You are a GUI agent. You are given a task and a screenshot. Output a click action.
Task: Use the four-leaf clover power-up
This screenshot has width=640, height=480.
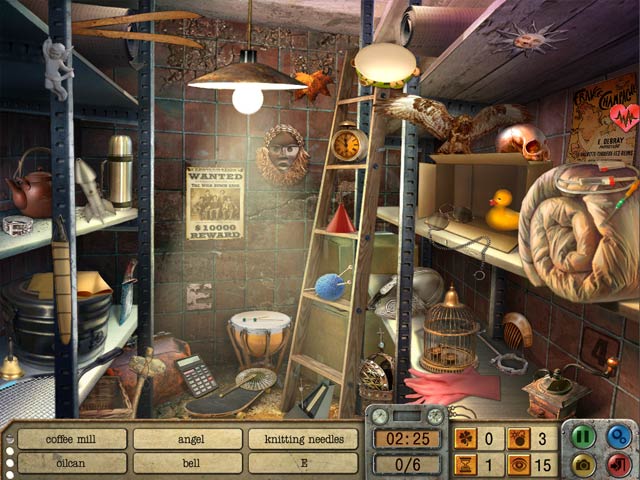[466, 437]
